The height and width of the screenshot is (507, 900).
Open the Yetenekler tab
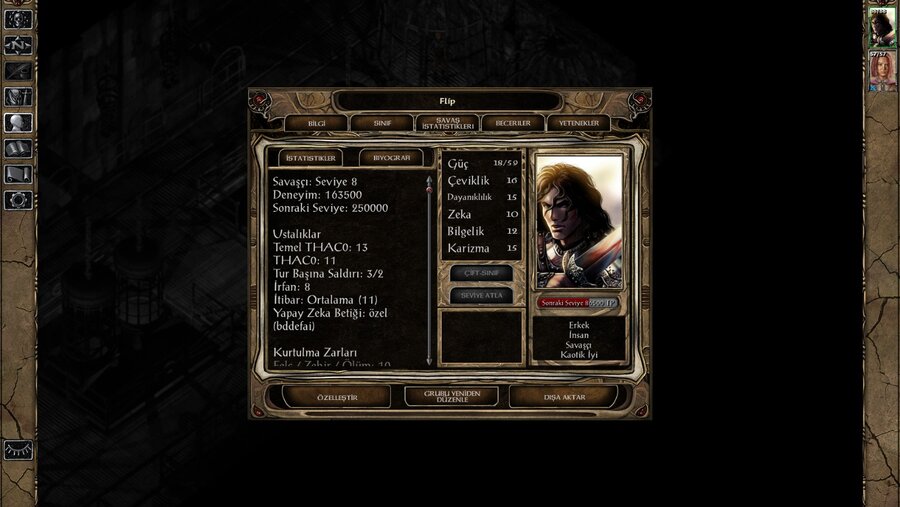pyautogui.click(x=578, y=123)
